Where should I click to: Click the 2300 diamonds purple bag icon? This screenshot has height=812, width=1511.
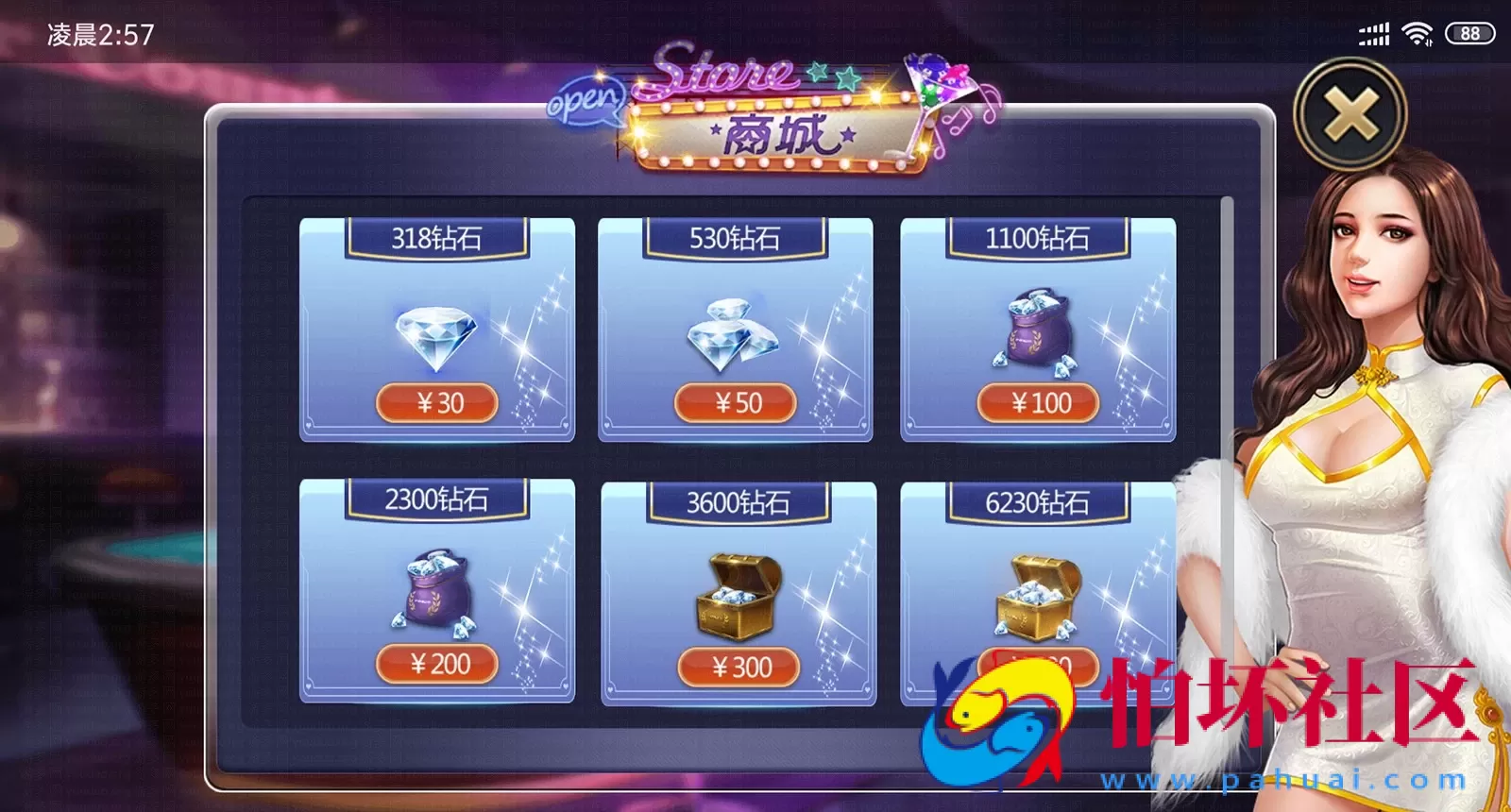(436, 593)
